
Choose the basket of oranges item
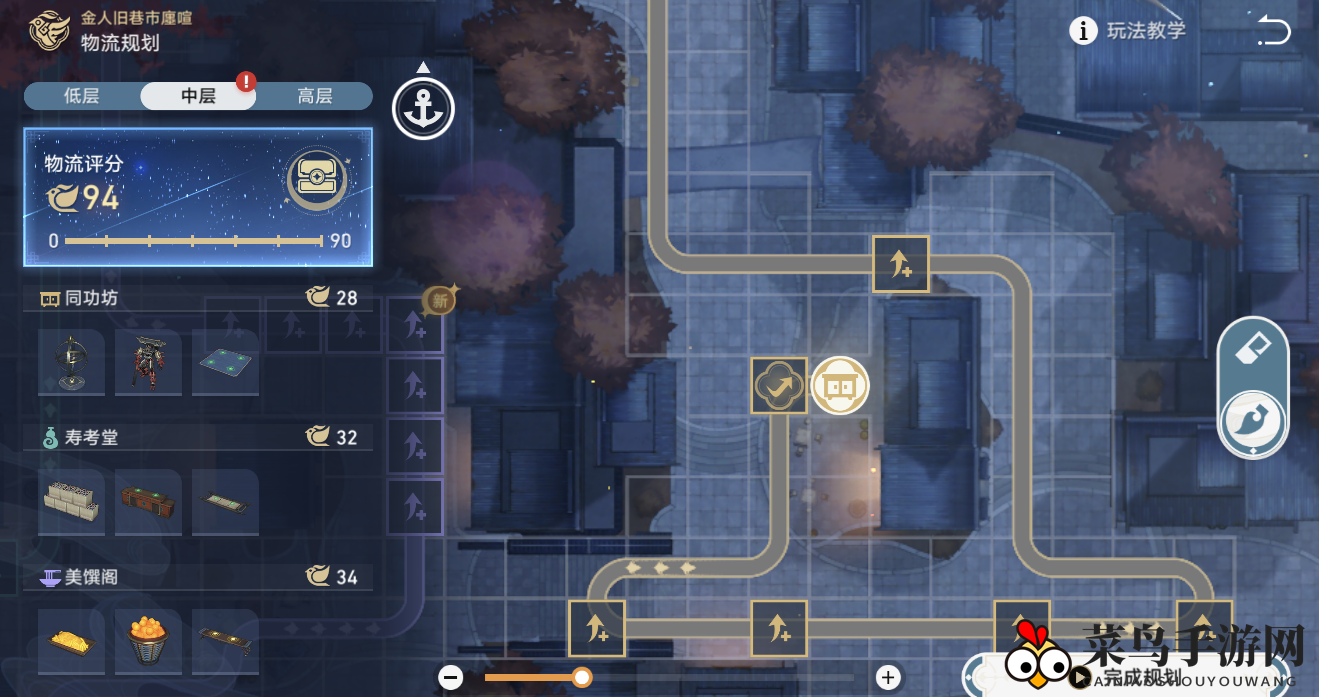coord(148,641)
